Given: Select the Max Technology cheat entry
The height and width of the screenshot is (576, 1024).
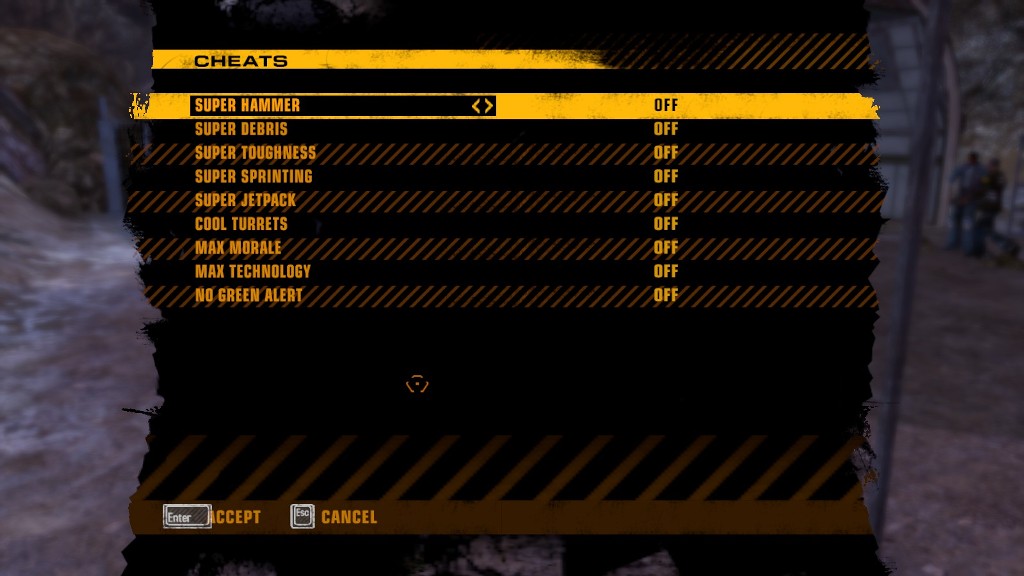Looking at the screenshot, I should pyautogui.click(x=253, y=271).
